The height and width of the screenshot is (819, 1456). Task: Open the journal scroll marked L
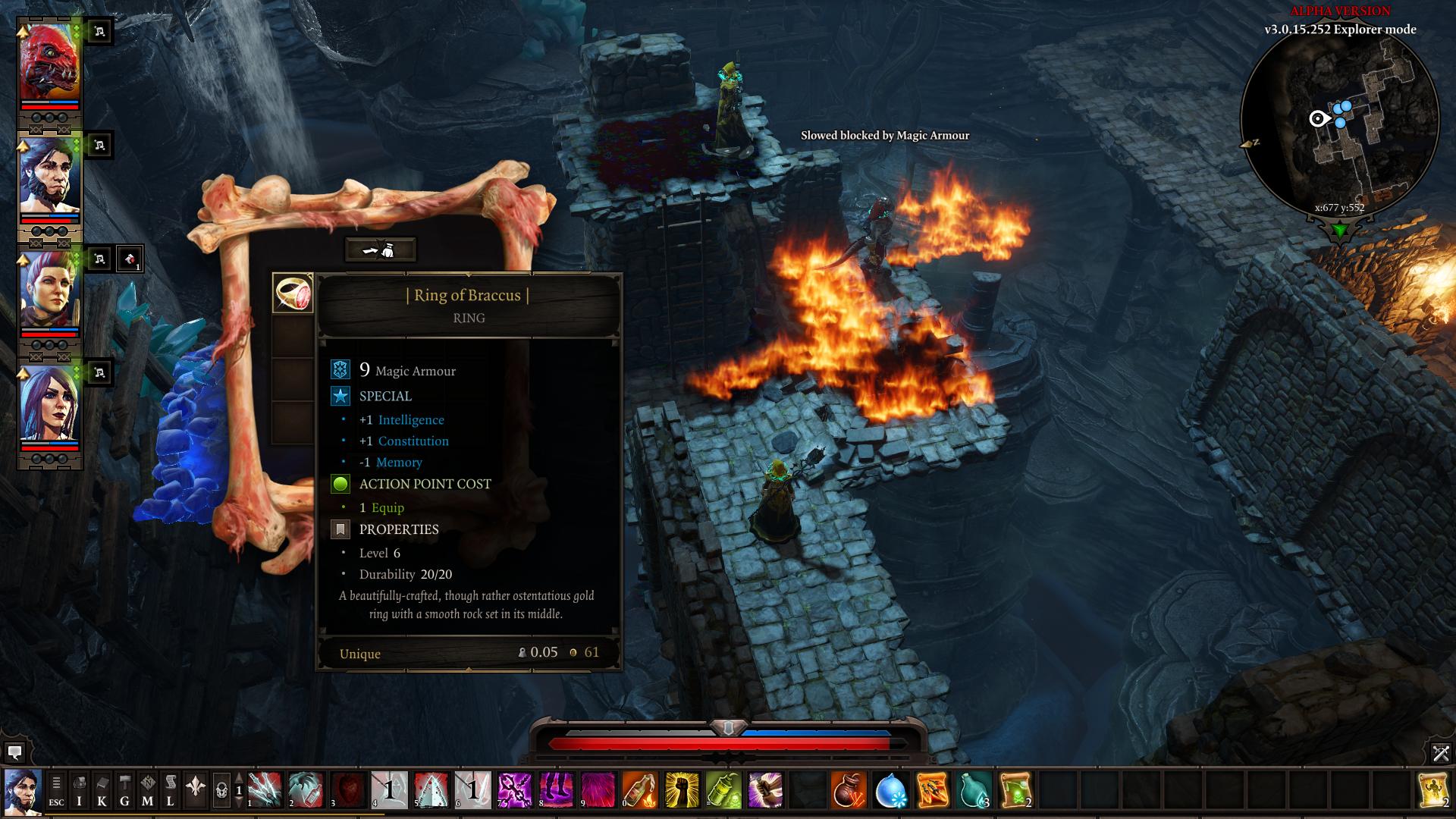171,791
